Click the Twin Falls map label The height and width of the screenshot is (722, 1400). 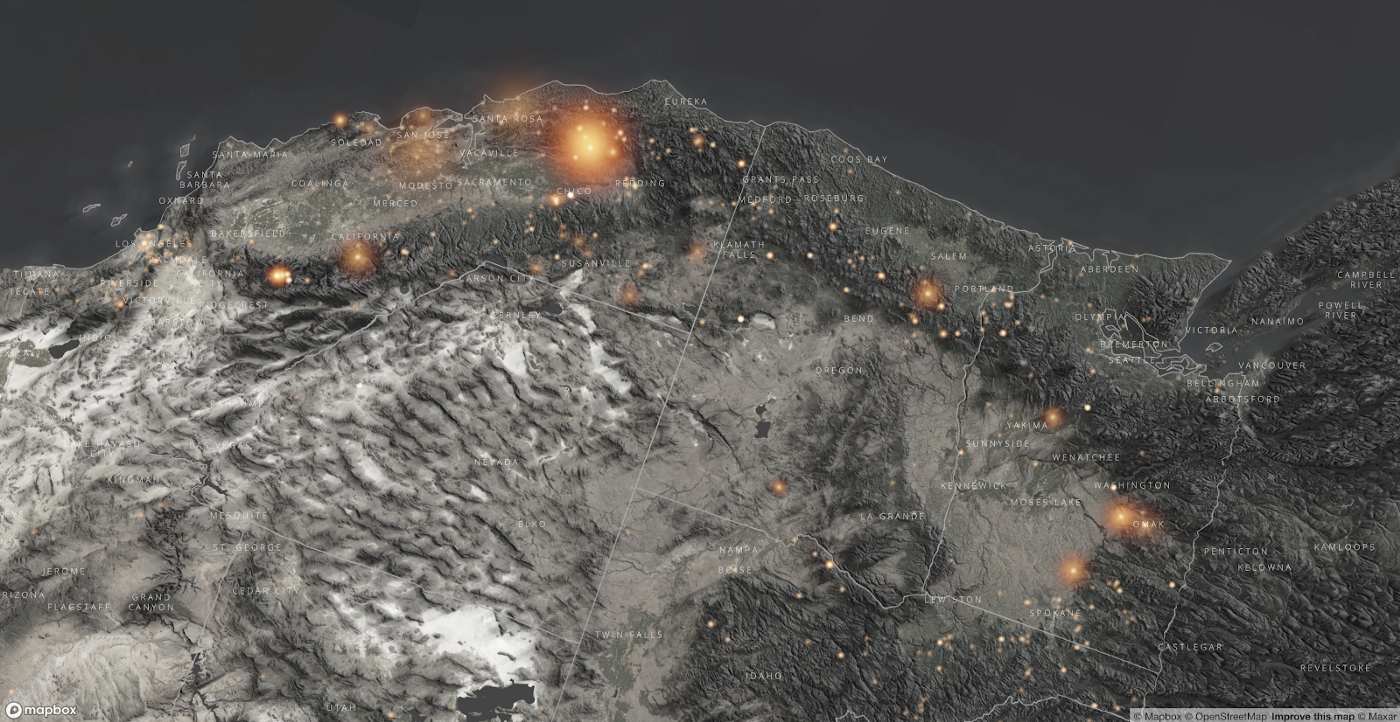pyautogui.click(x=629, y=635)
